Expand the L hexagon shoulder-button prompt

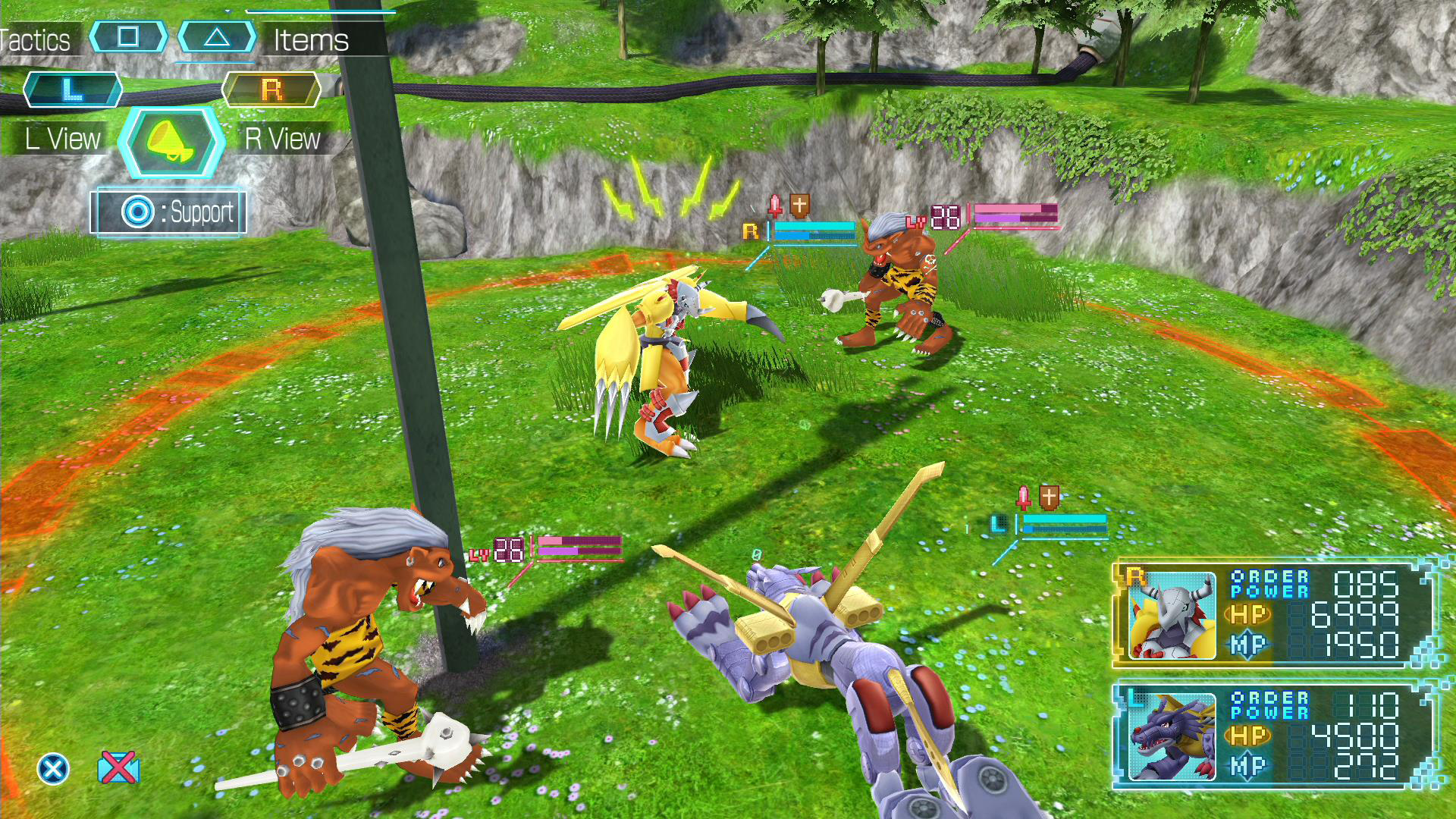tap(72, 89)
